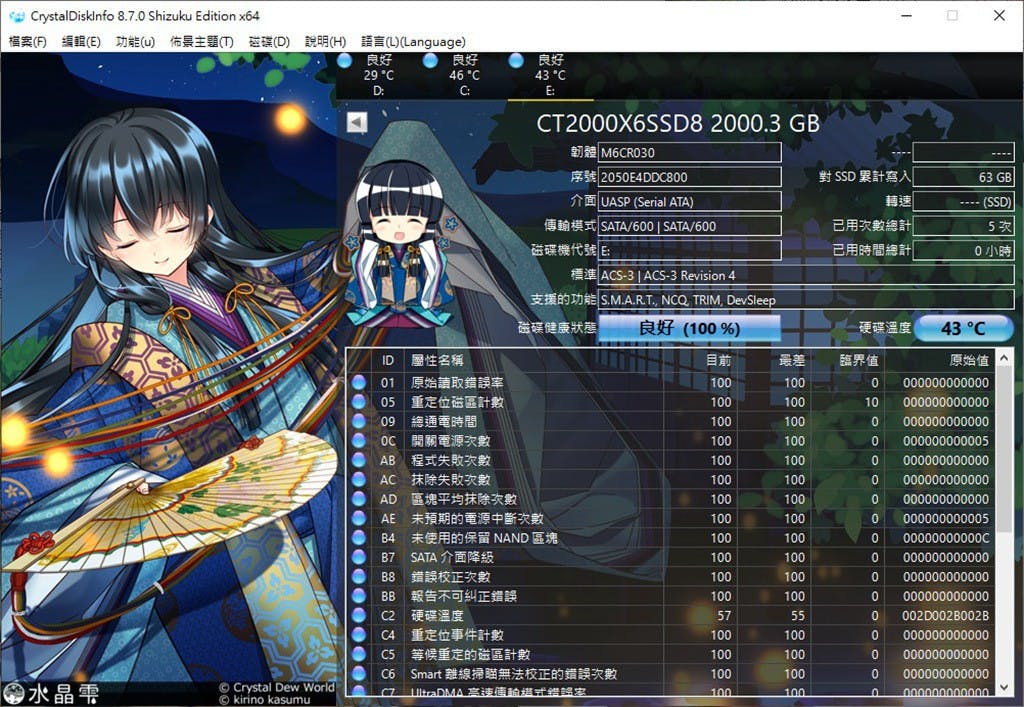Click the 43 °C temperature button
The image size is (1024, 707).
[963, 328]
